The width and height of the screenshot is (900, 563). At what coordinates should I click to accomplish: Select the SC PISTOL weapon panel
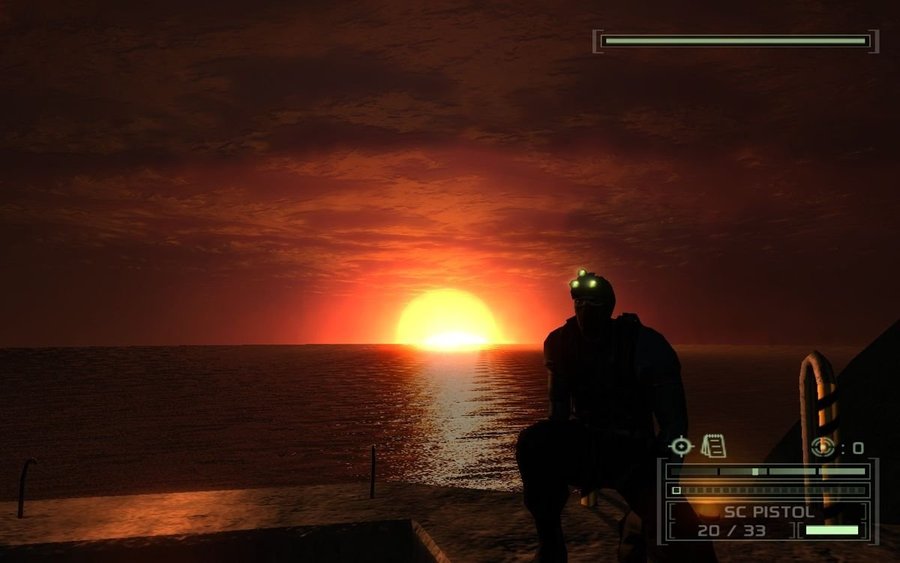(x=767, y=520)
